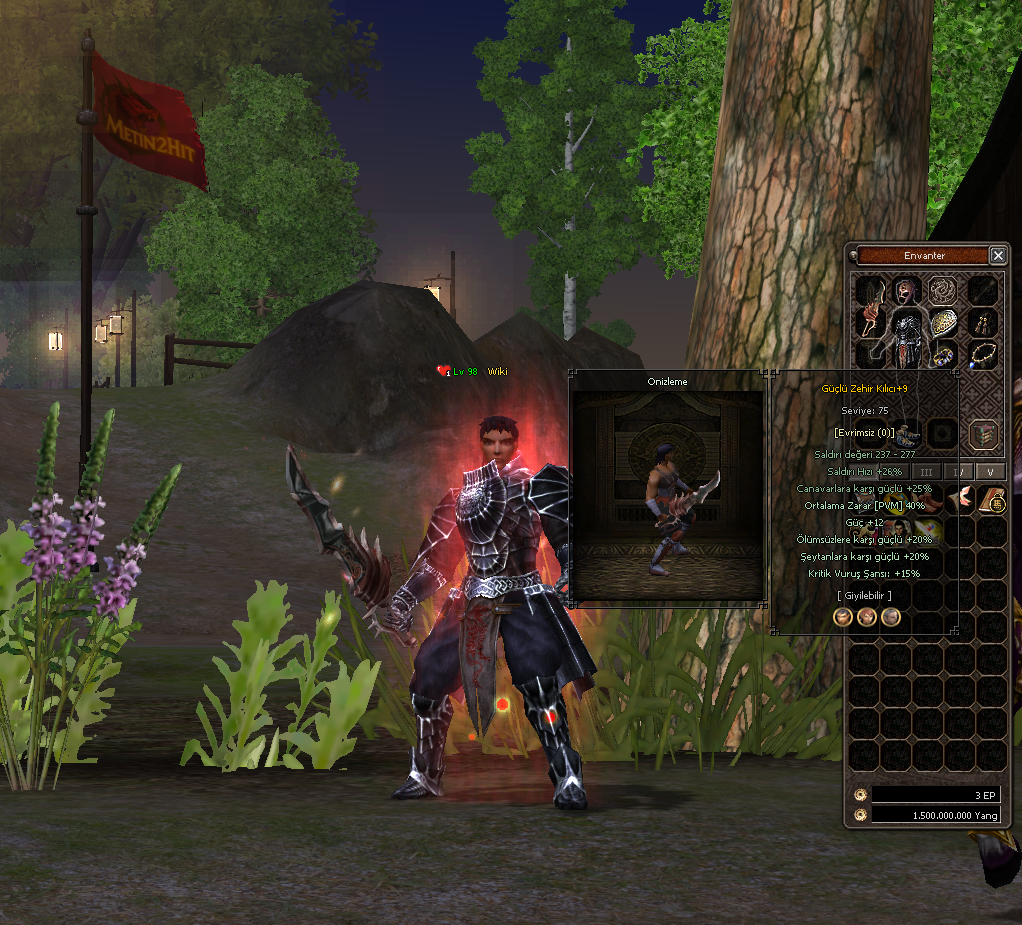Switch to inventory page V

click(x=990, y=472)
